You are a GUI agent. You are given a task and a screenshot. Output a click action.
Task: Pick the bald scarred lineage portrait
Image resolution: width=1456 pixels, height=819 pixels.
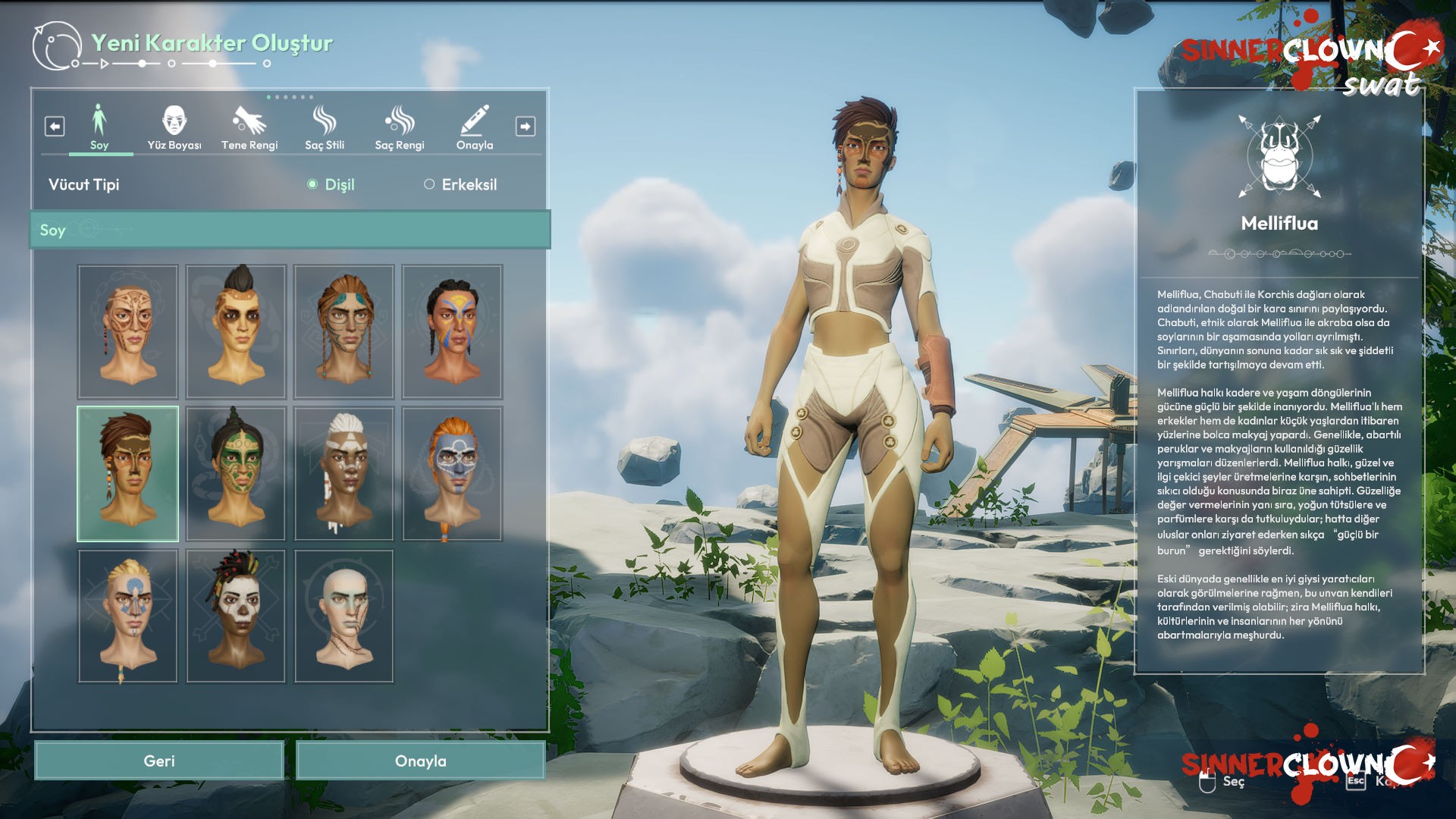(344, 616)
